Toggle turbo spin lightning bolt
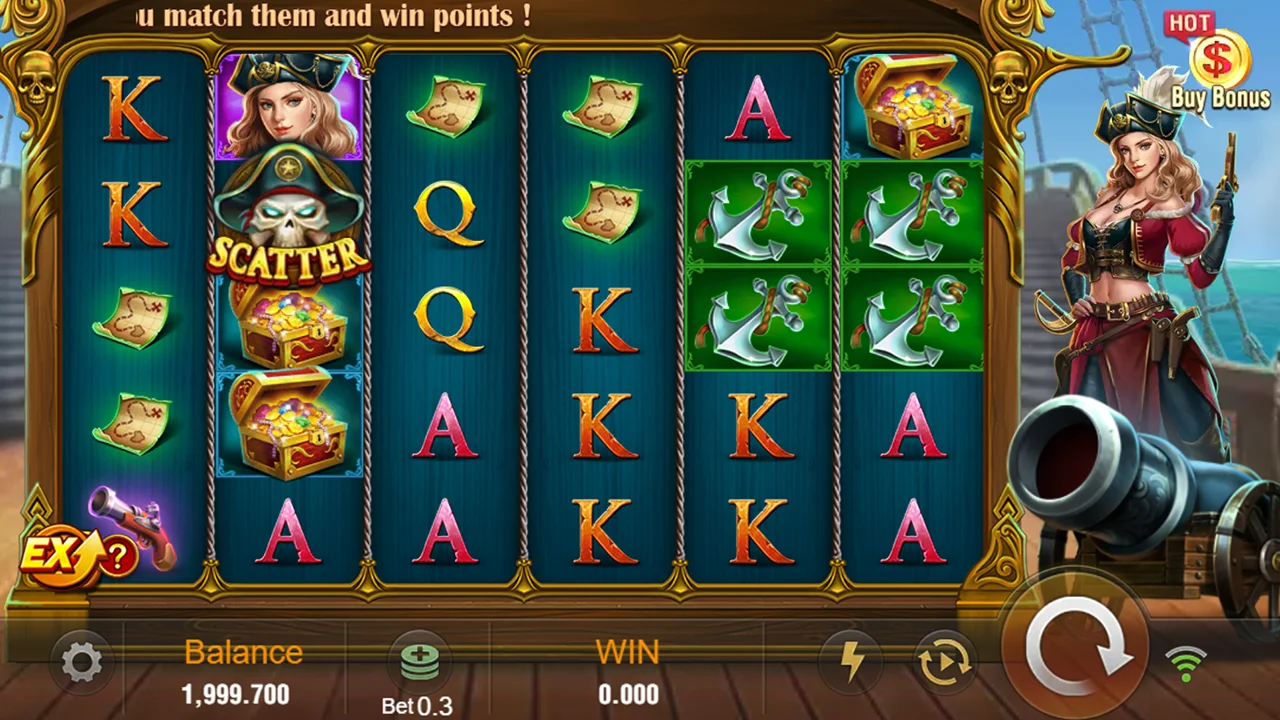This screenshot has width=1280, height=720. (852, 661)
